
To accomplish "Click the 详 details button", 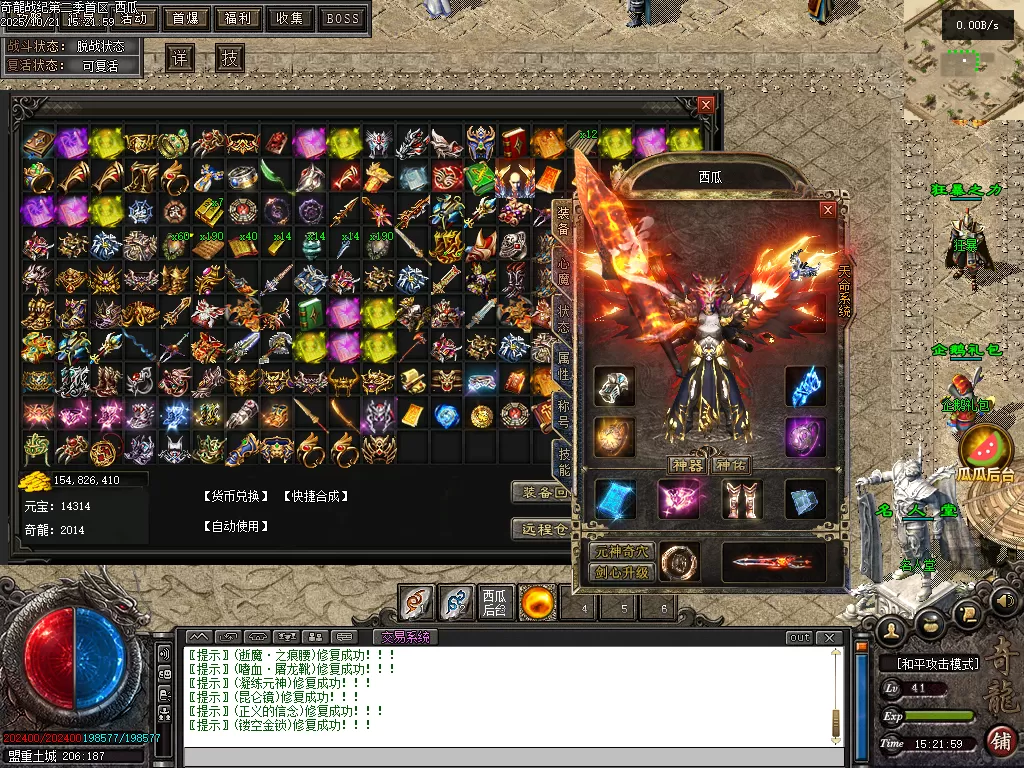I will tap(179, 58).
